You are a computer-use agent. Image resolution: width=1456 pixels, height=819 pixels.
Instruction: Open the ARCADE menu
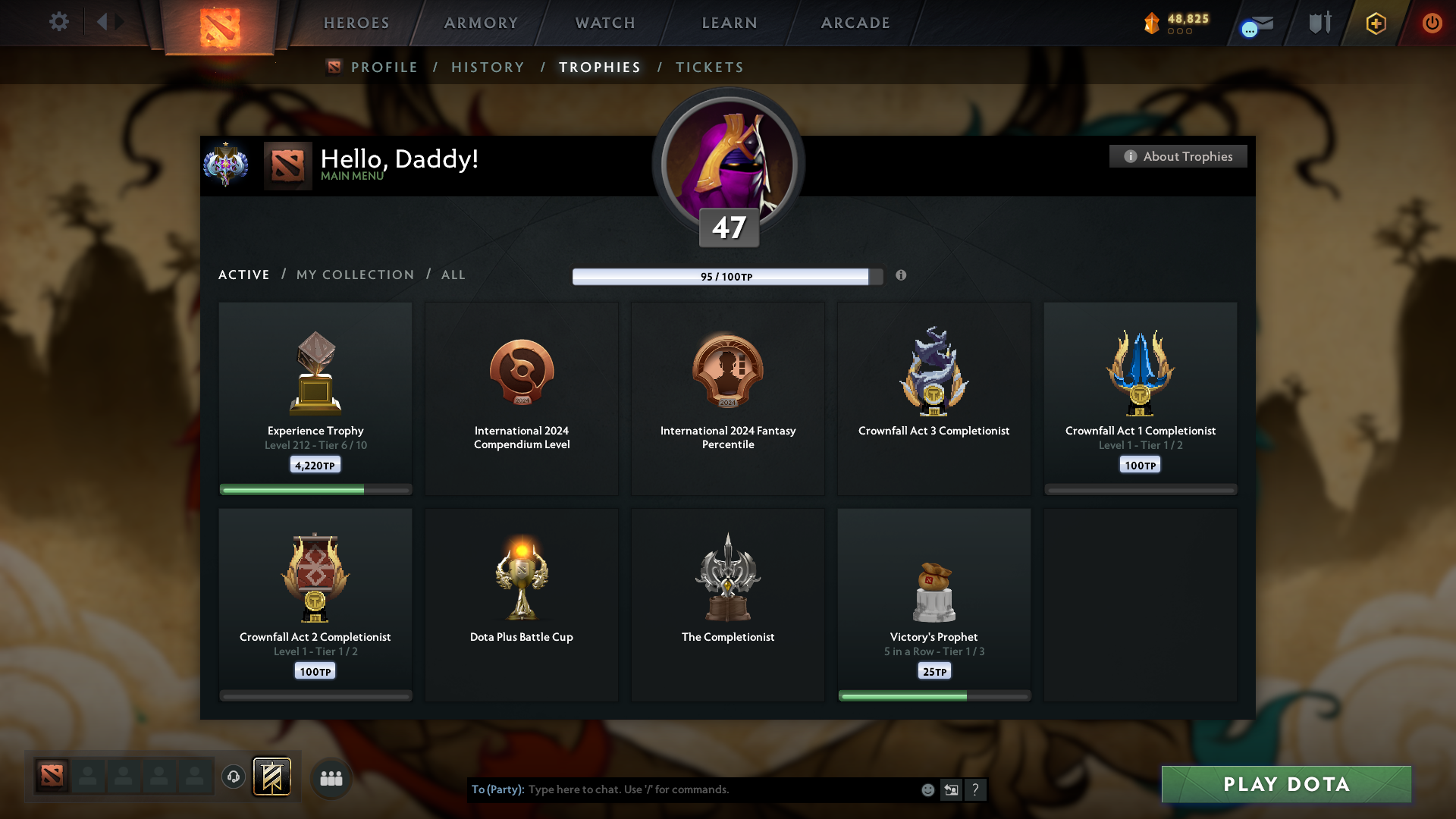point(854,23)
